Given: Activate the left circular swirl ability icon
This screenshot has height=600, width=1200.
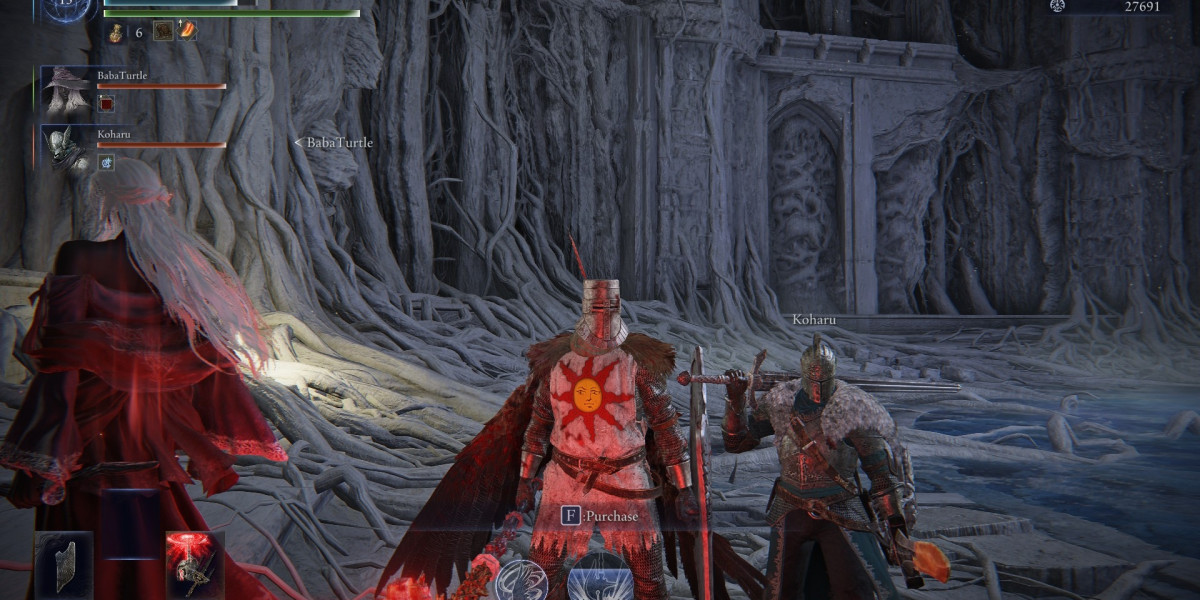Looking at the screenshot, I should click(521, 580).
